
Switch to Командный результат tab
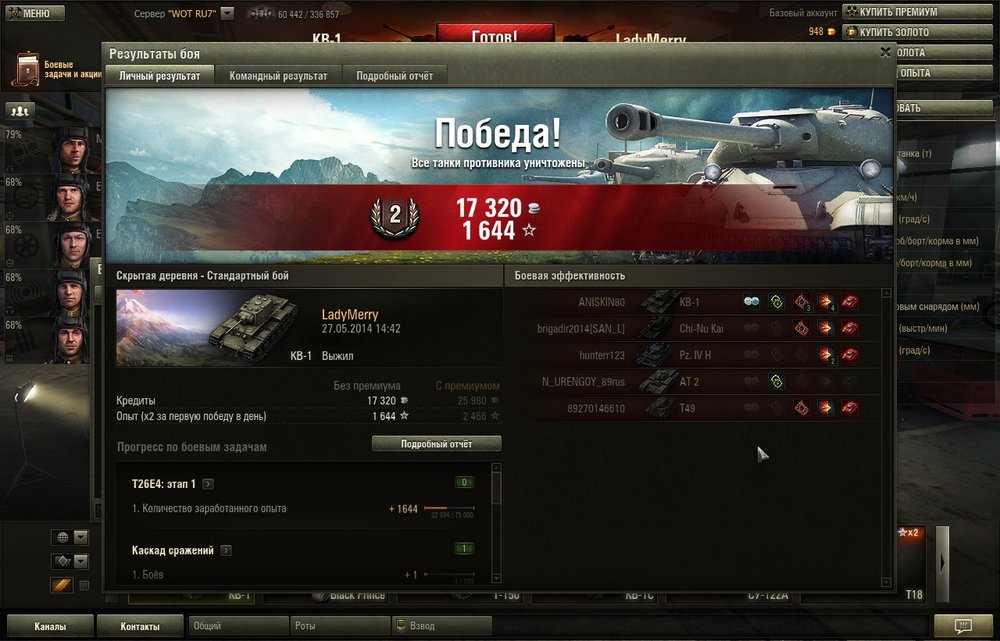278,76
